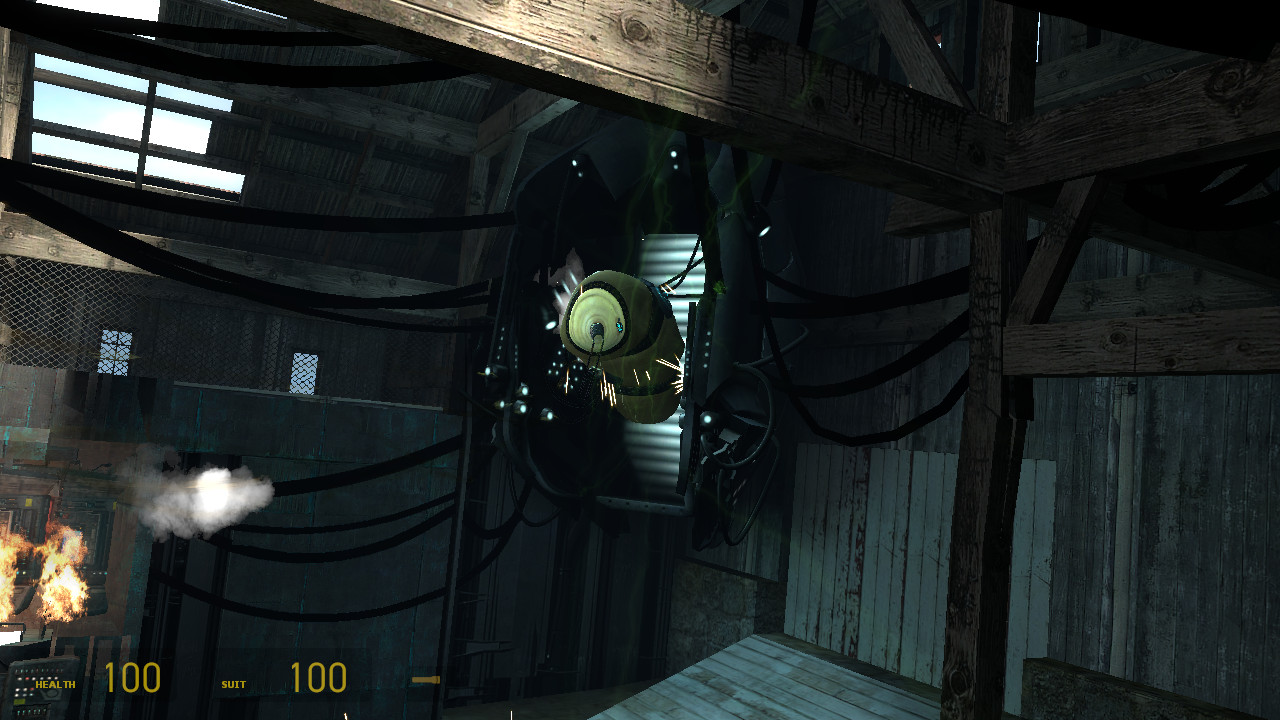Toggle the green light on the machine panel
Screen dimensions: 1280x720
coord(31,695)
